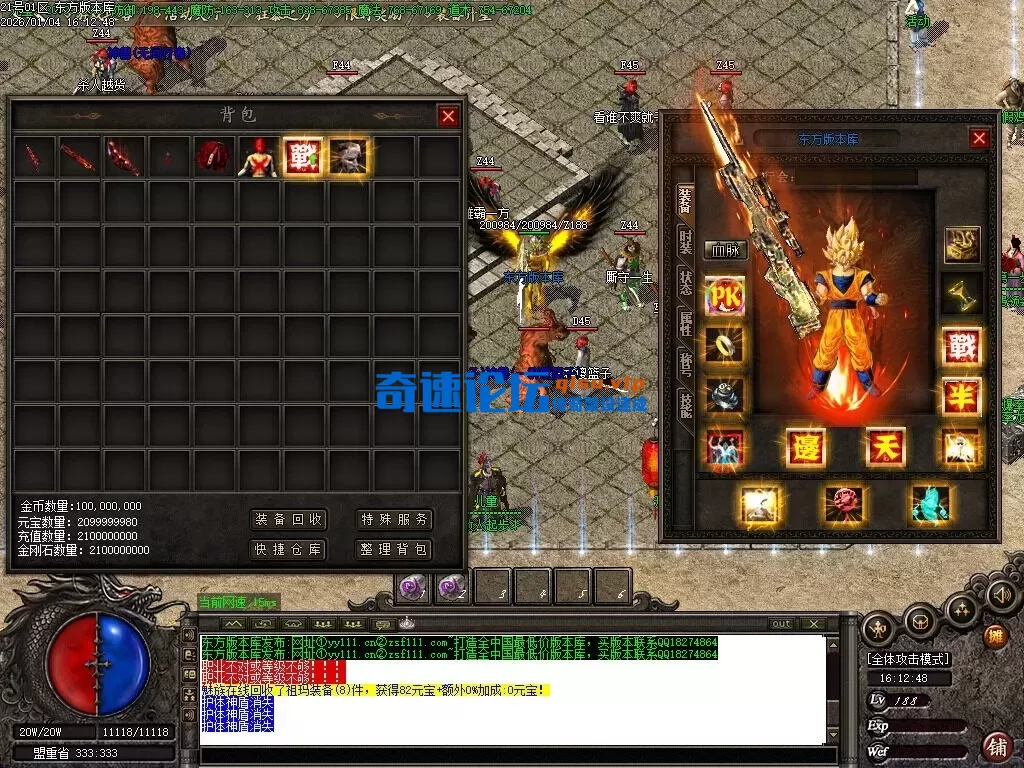Select the red-haired character item in the bag
Viewport: 1024px width, 768px height.
pyautogui.click(x=257, y=157)
